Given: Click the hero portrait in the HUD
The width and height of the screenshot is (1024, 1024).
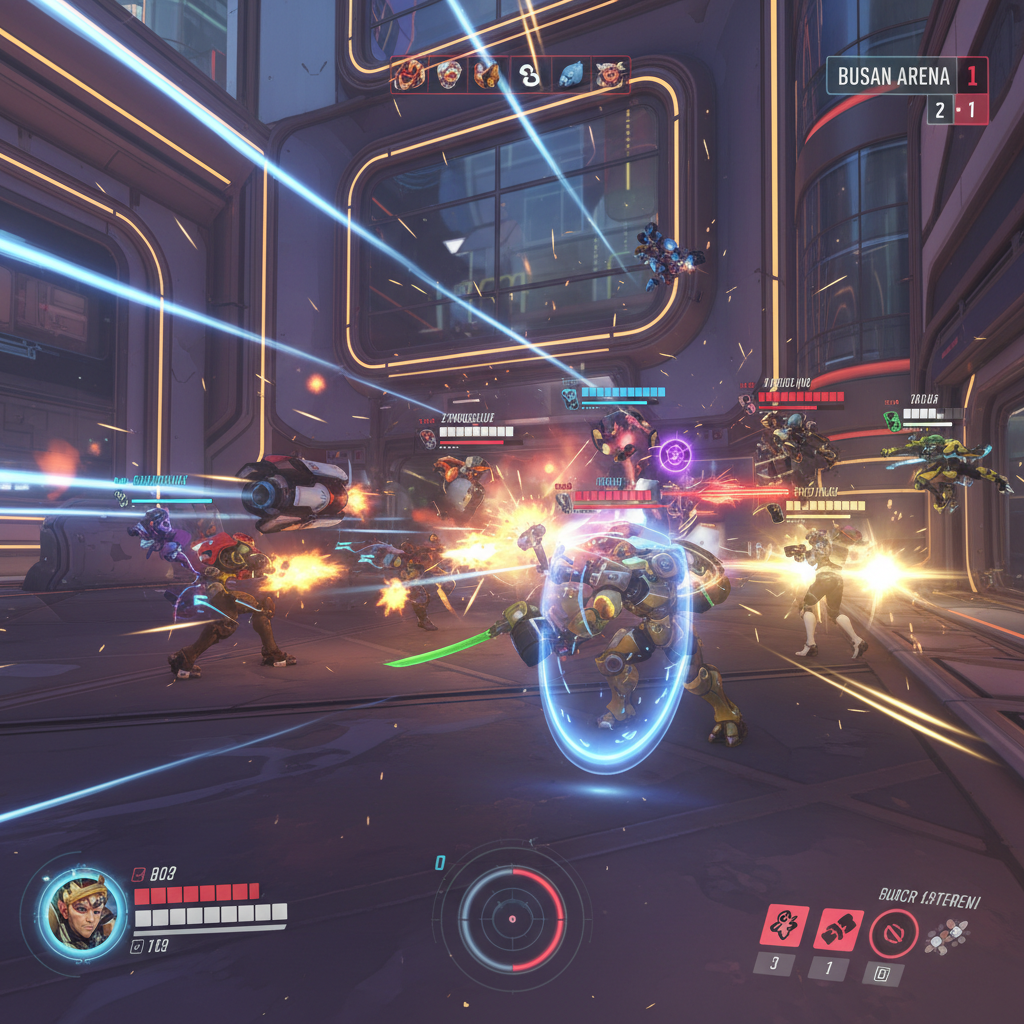Looking at the screenshot, I should (x=84, y=910).
